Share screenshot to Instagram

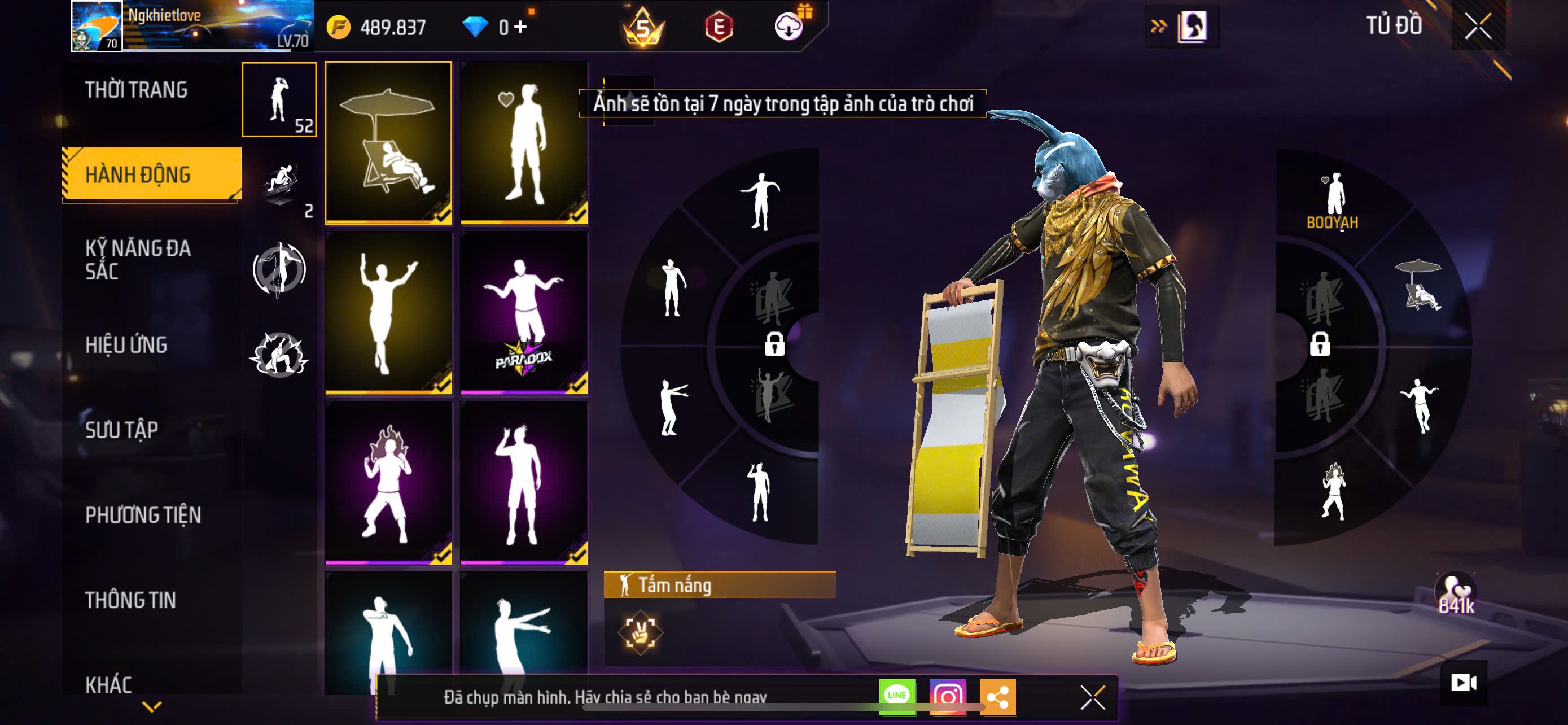pos(947,696)
